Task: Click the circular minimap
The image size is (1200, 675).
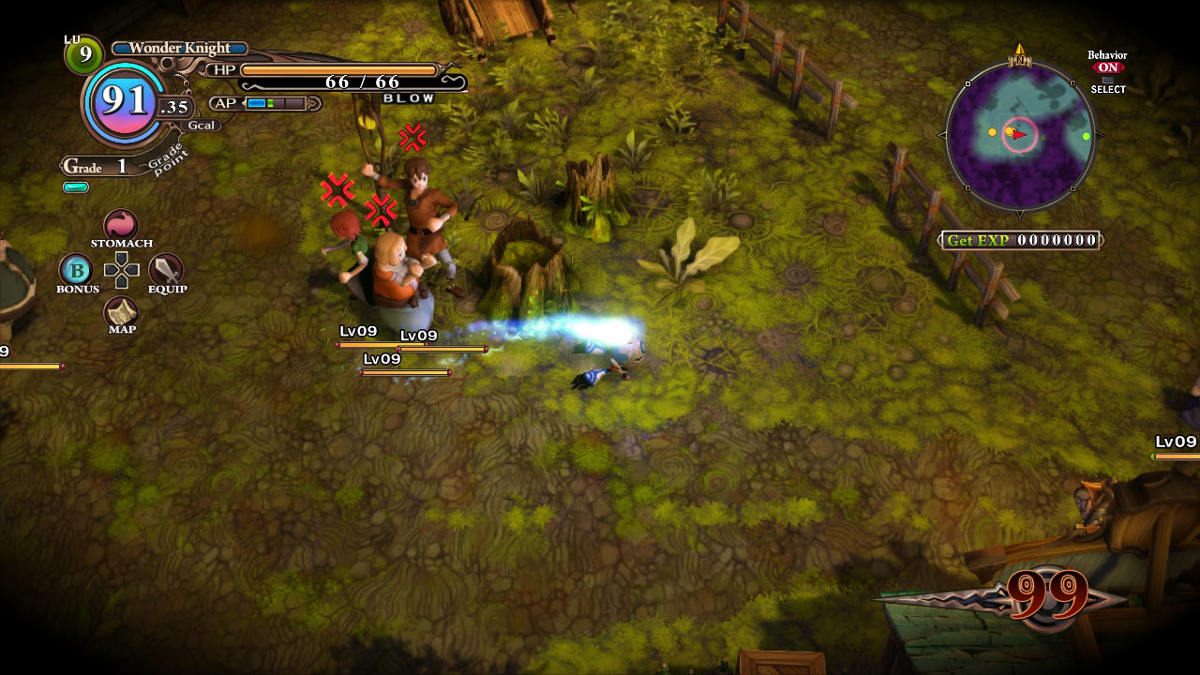Action: pos(1019,134)
